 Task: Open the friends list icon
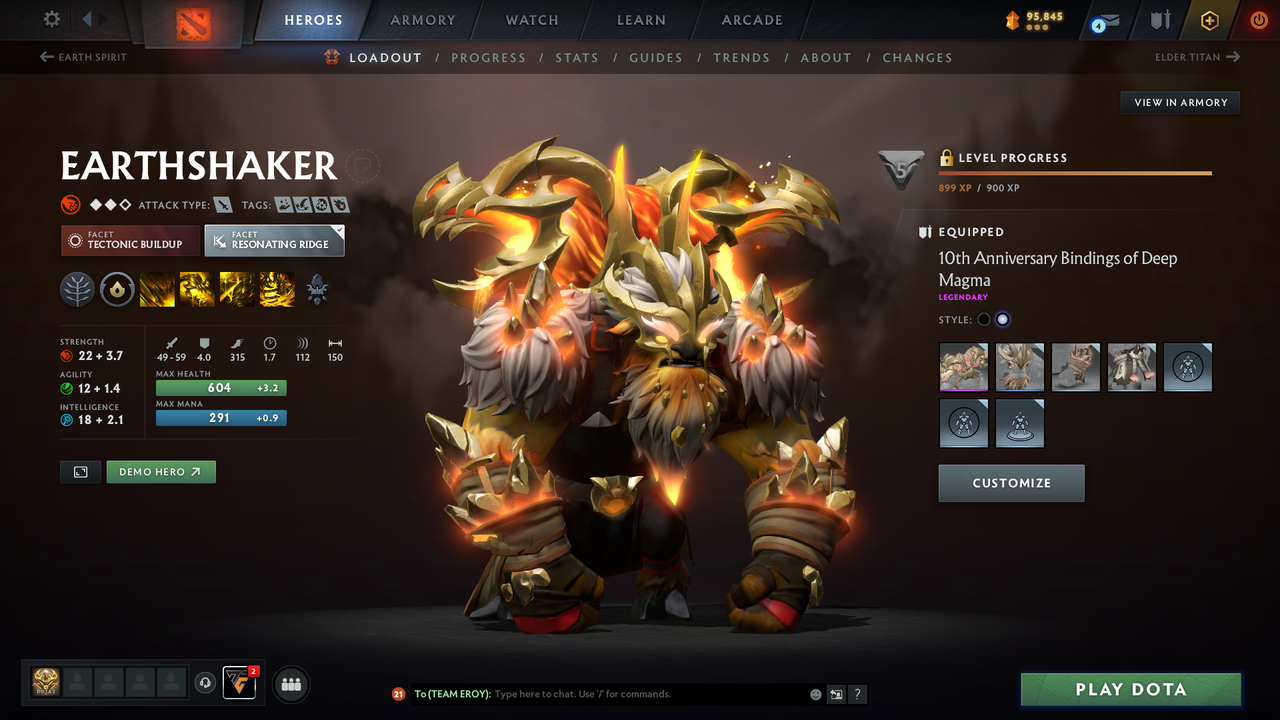click(290, 684)
